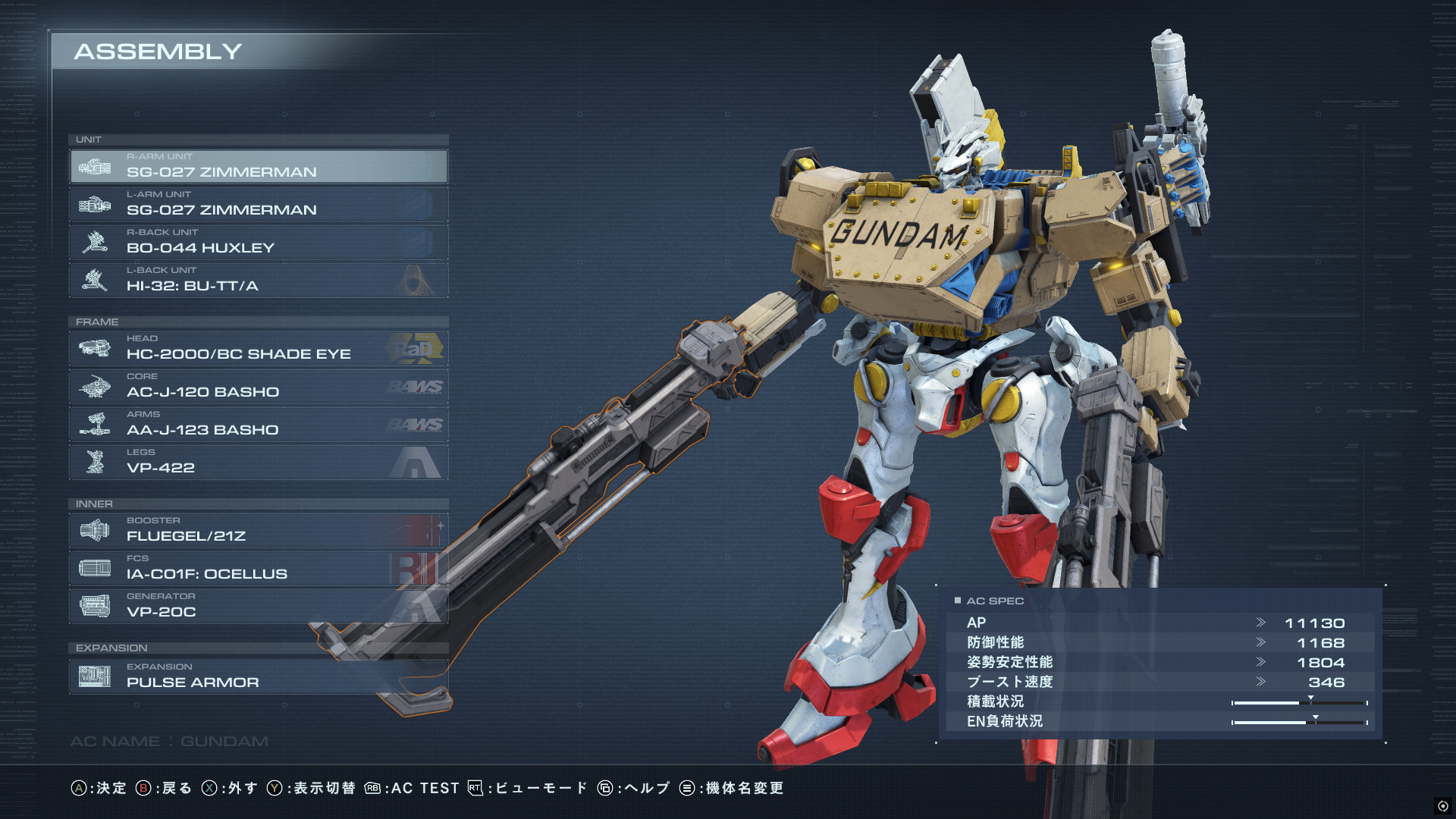Viewport: 1456px width, 819px height.
Task: Open the LEGS slot VP-422
Action: (258, 462)
